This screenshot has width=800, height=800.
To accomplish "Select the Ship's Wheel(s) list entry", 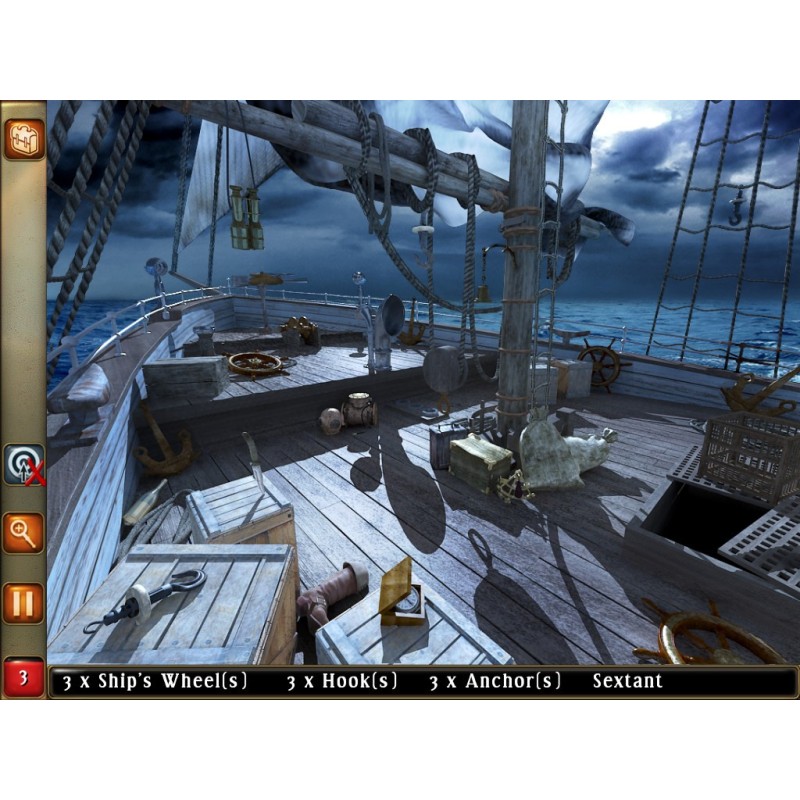I will [x=153, y=682].
